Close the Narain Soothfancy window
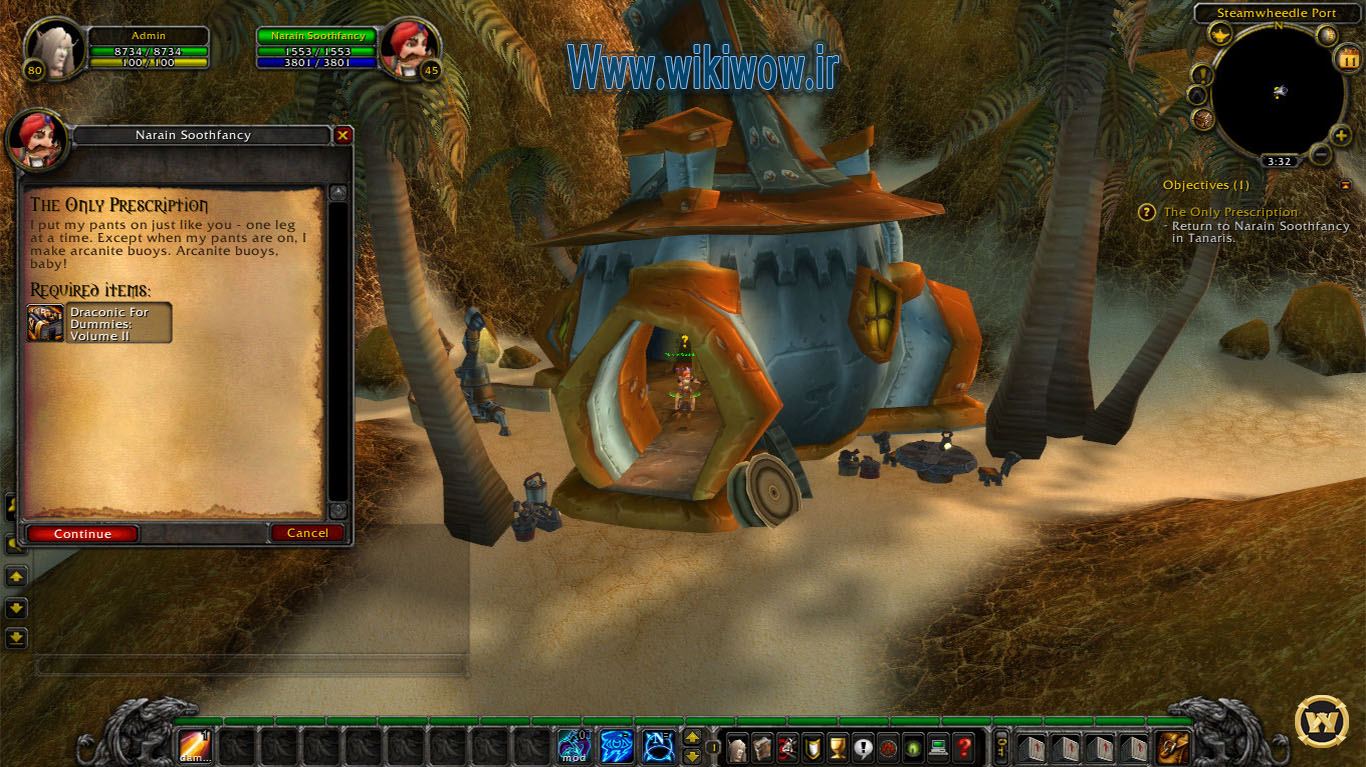 pos(343,135)
